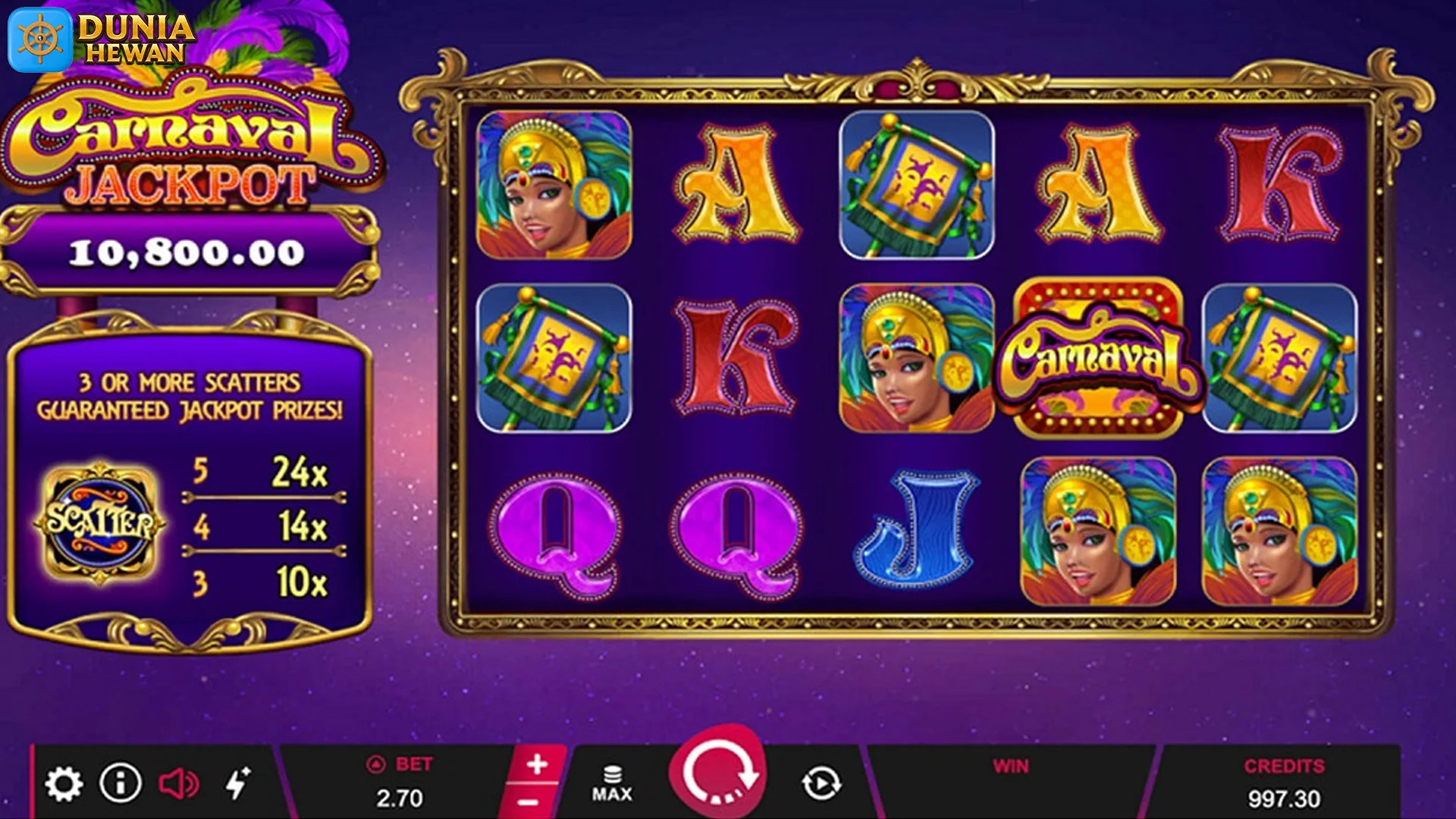Click the blue J symbol on the reels
The height and width of the screenshot is (819, 1456).
click(918, 531)
